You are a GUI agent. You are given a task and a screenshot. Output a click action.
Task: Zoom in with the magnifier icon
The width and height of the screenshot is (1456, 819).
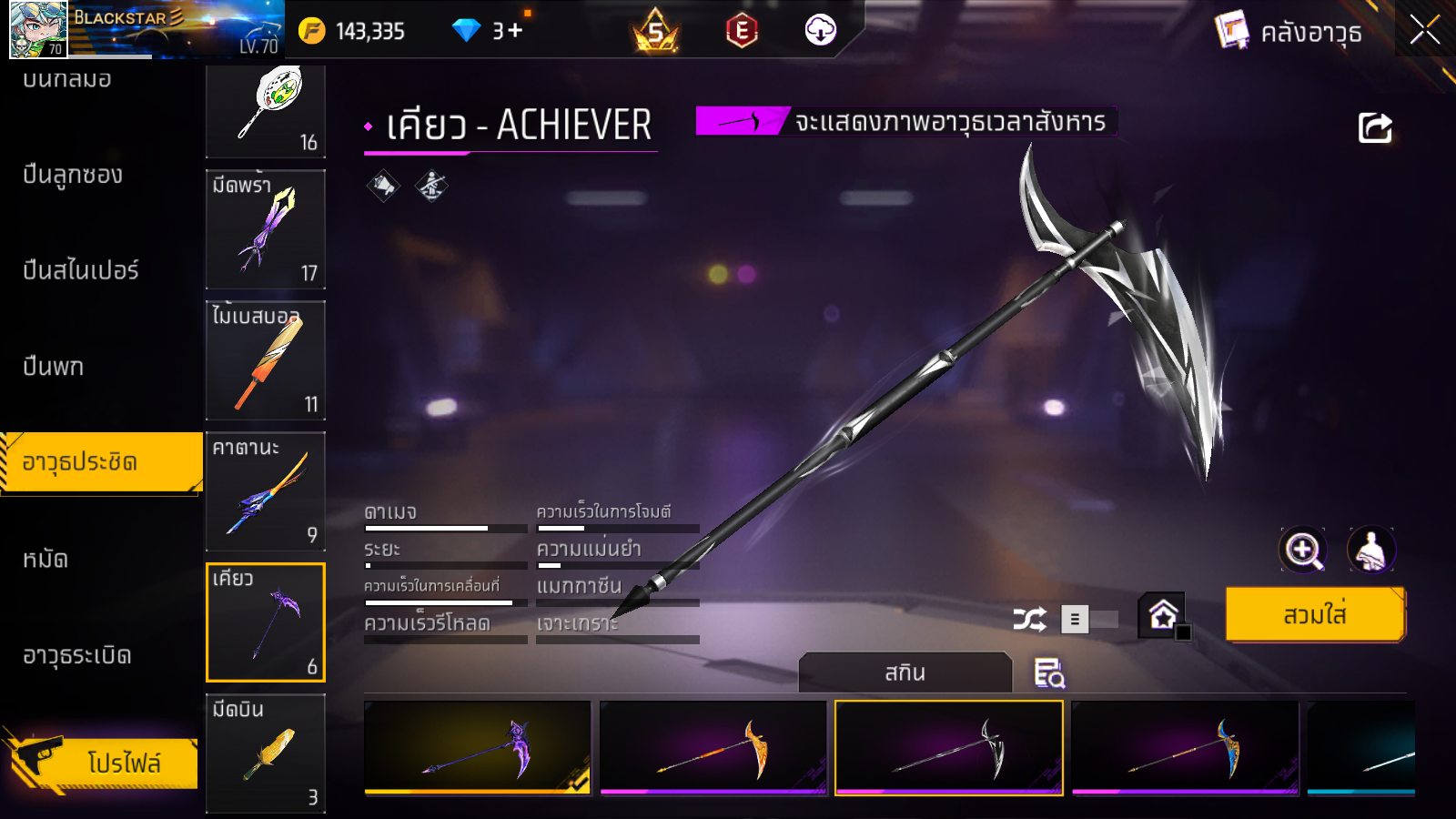[1303, 550]
